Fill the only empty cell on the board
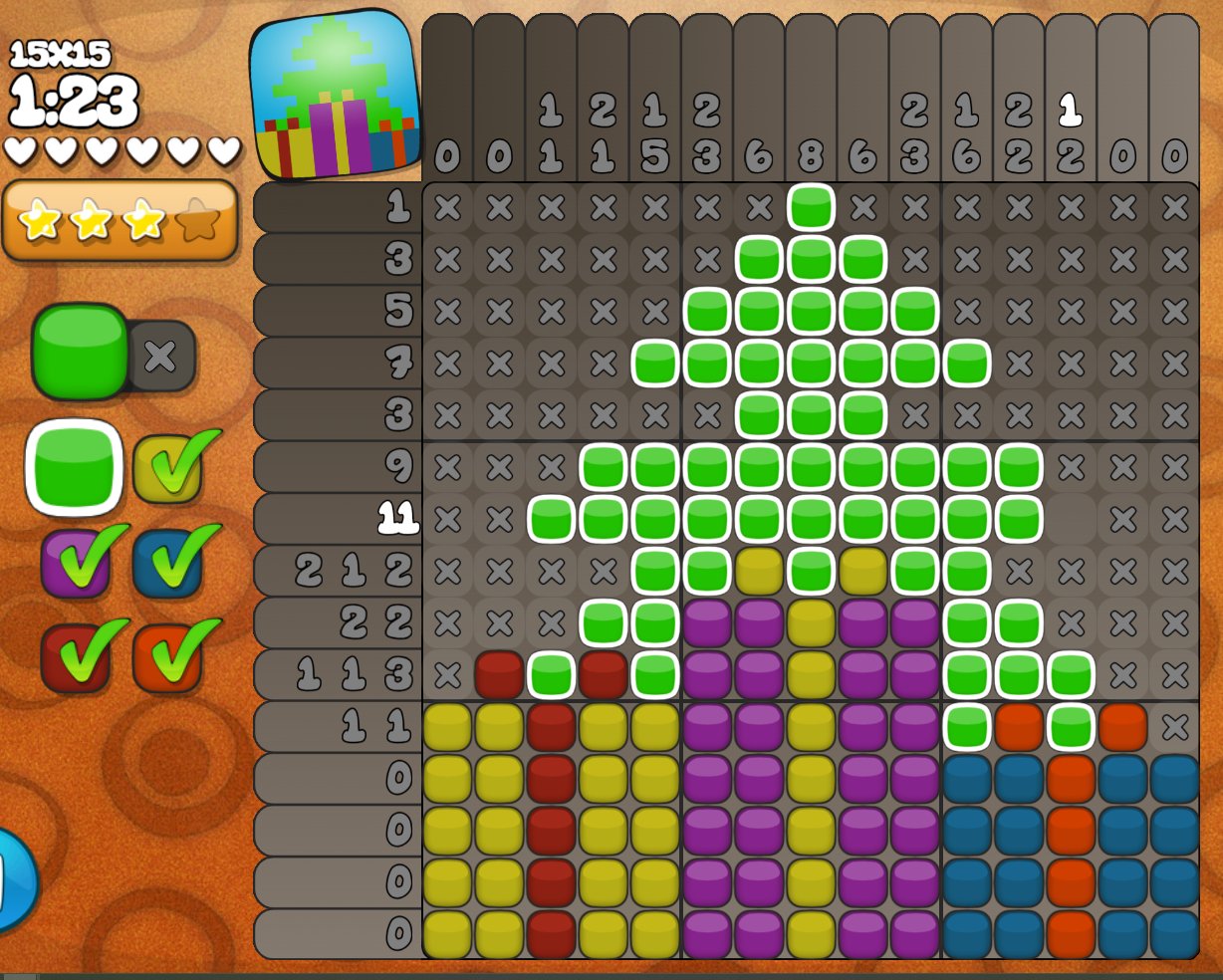1223x980 pixels. click(x=1071, y=519)
